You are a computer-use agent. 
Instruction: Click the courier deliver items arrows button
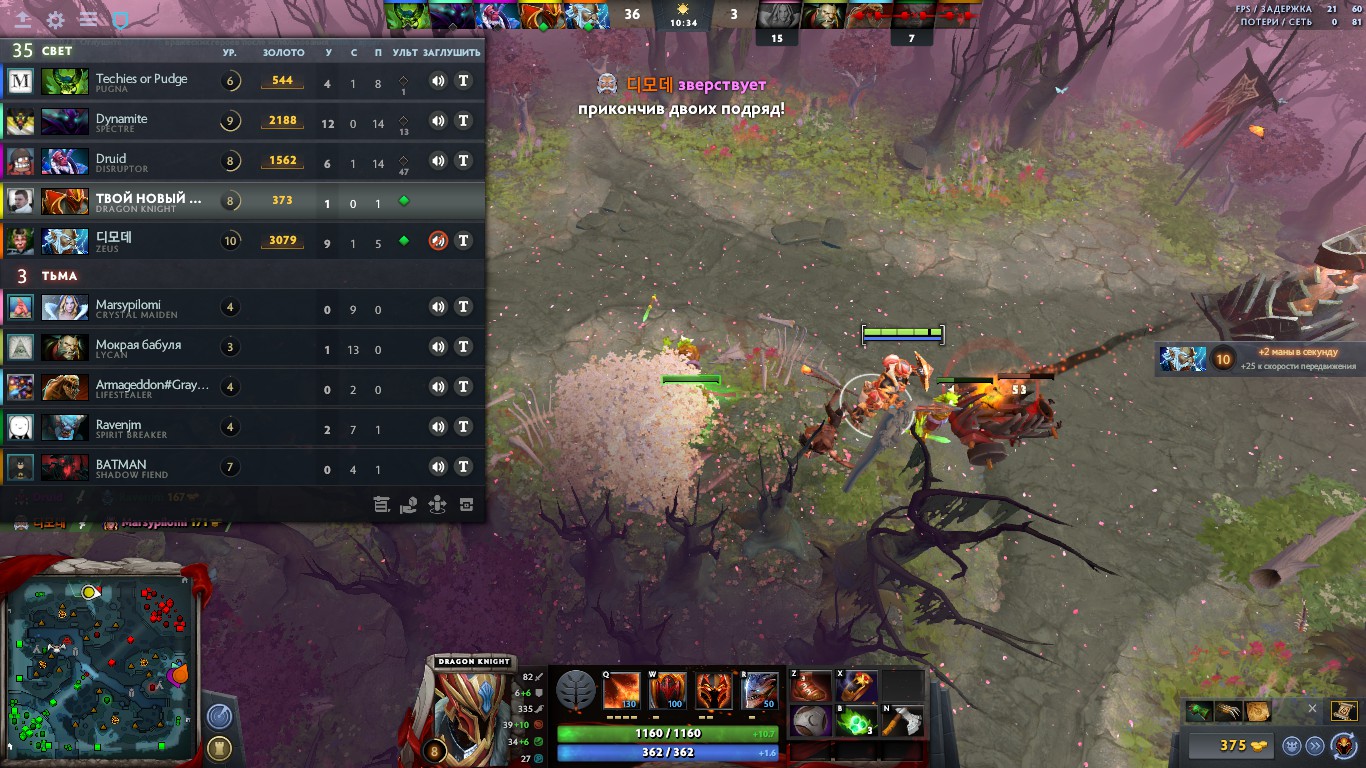1315,745
